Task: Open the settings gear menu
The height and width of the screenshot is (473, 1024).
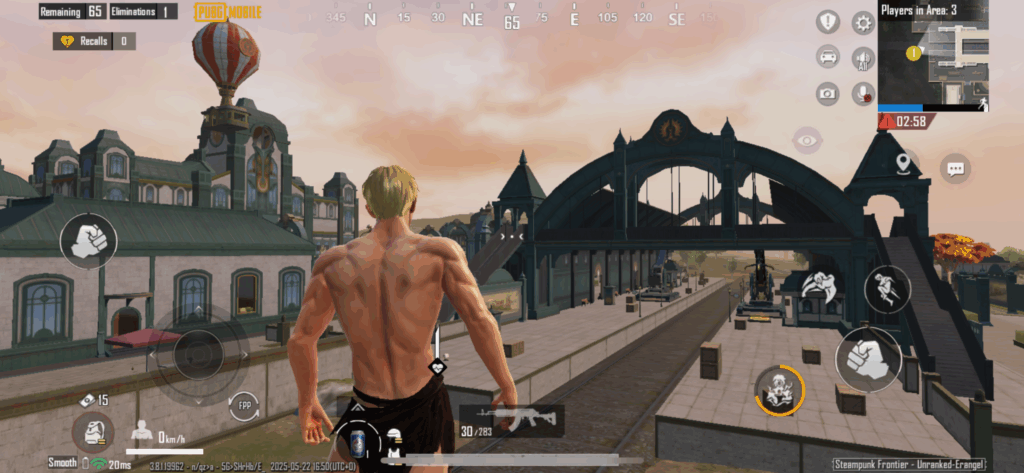Action: coord(863,22)
